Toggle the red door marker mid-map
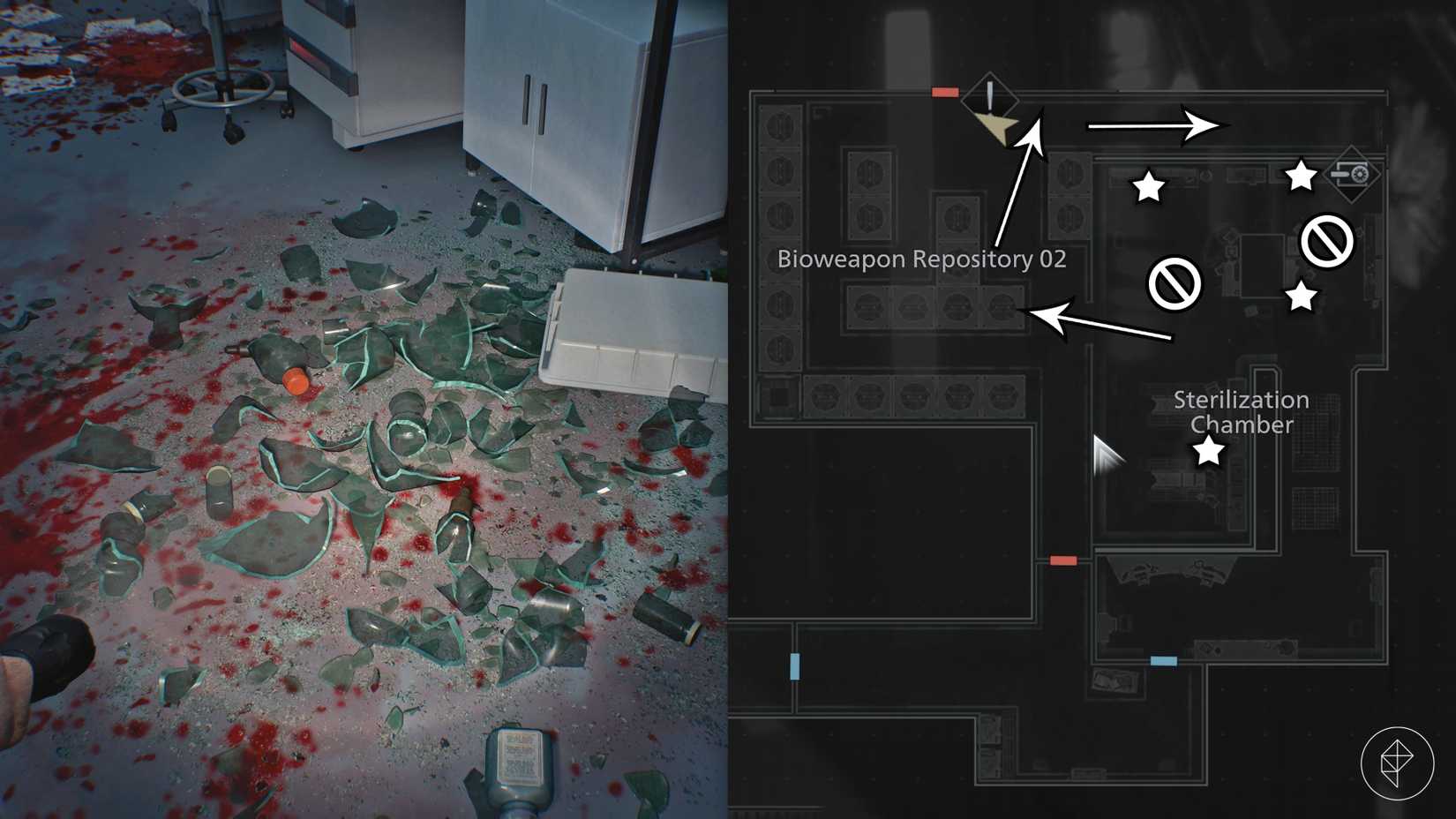1456x819 pixels. [1063, 560]
